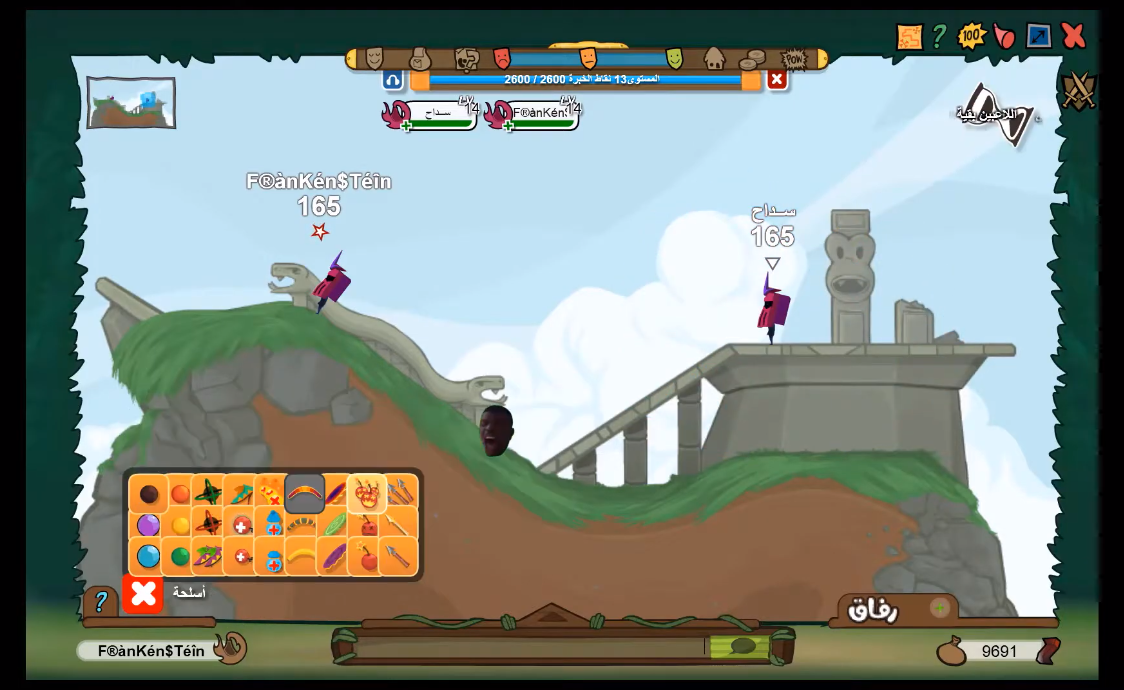Screen dimensions: 1124x690
Task: Click the blue headphones button beside the experience bar
Action: [393, 80]
